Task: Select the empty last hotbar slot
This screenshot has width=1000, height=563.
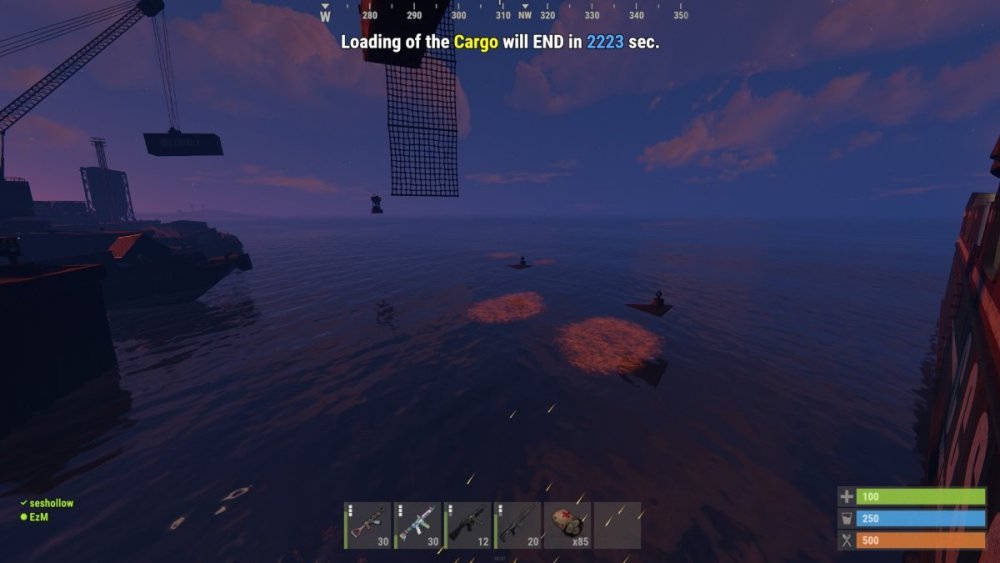Action: (617, 525)
